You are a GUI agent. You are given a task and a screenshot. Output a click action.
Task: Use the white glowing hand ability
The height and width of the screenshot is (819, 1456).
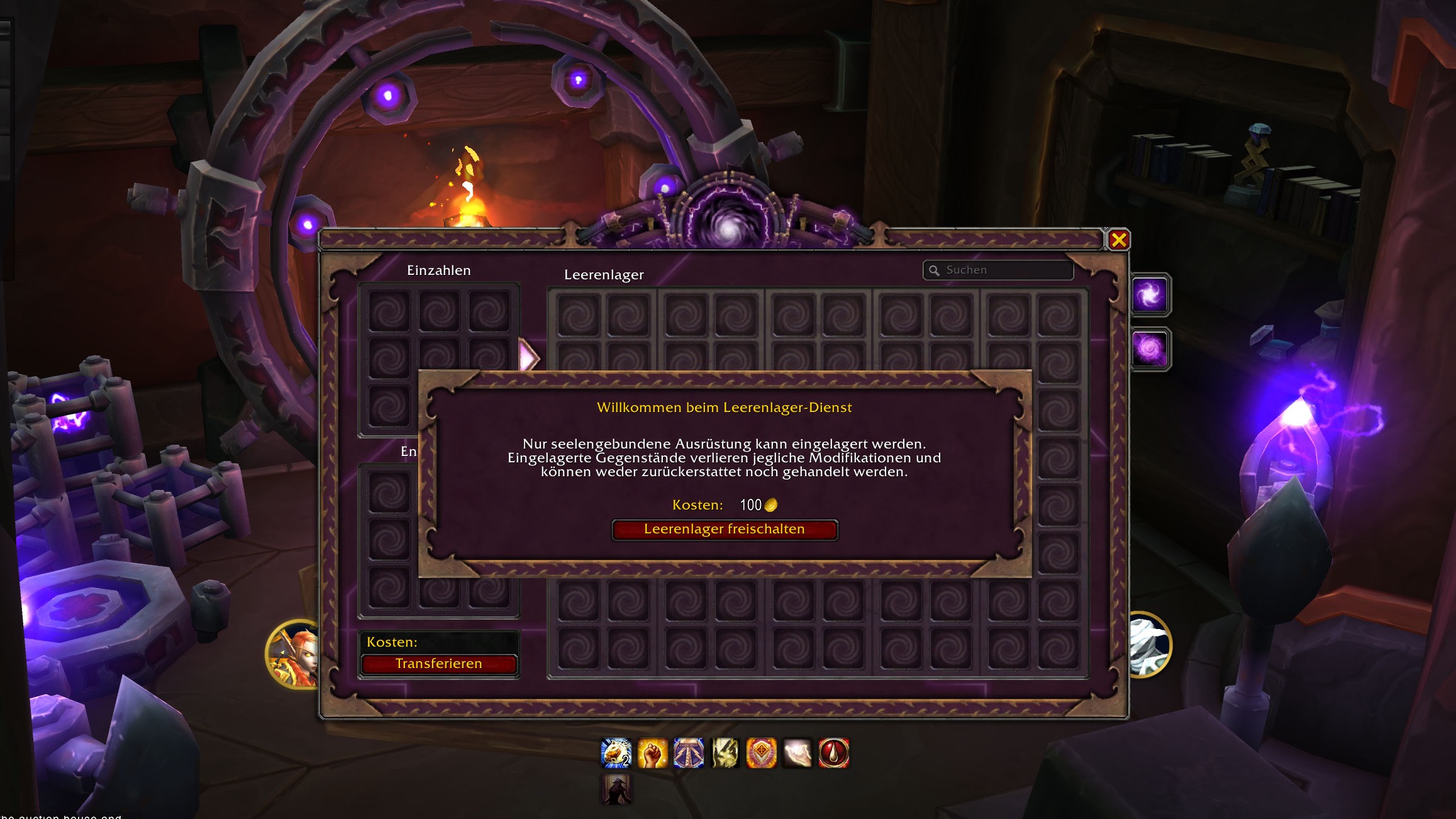(797, 753)
